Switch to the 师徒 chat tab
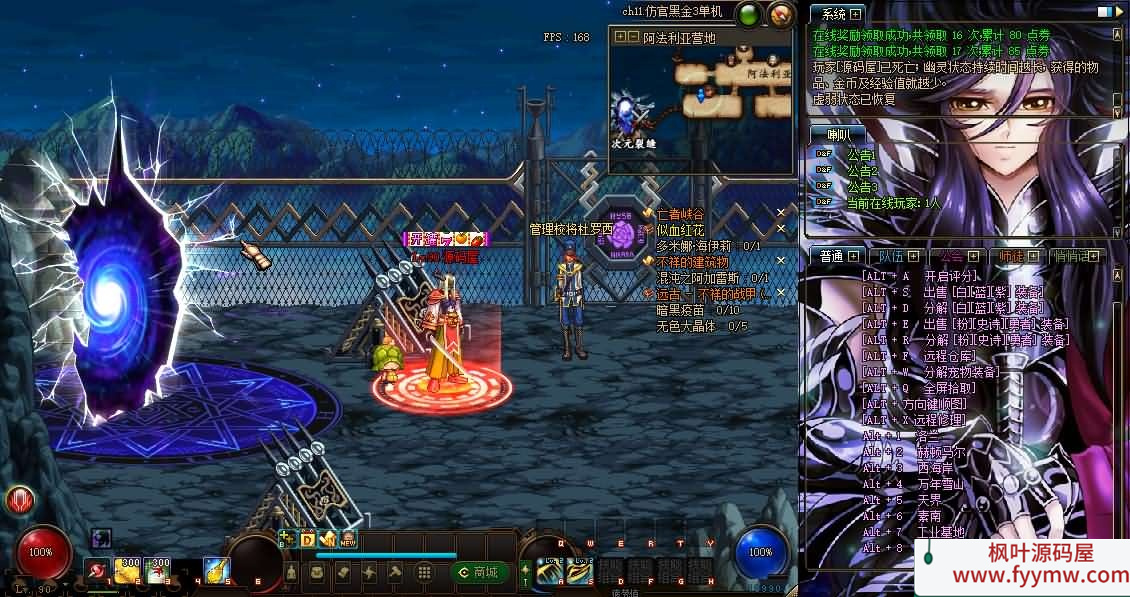 [x=1013, y=257]
